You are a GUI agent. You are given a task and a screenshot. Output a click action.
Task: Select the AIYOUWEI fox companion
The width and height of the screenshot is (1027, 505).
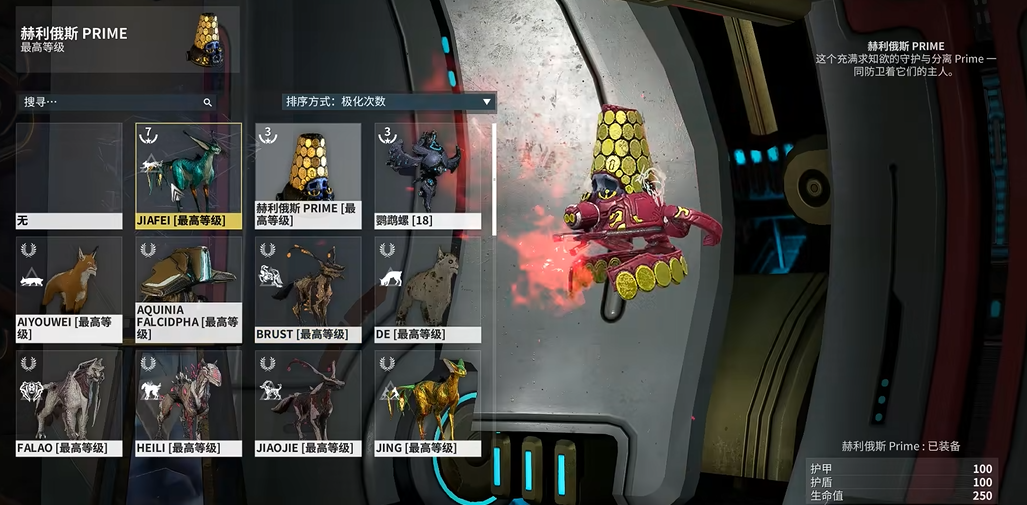[x=69, y=289]
